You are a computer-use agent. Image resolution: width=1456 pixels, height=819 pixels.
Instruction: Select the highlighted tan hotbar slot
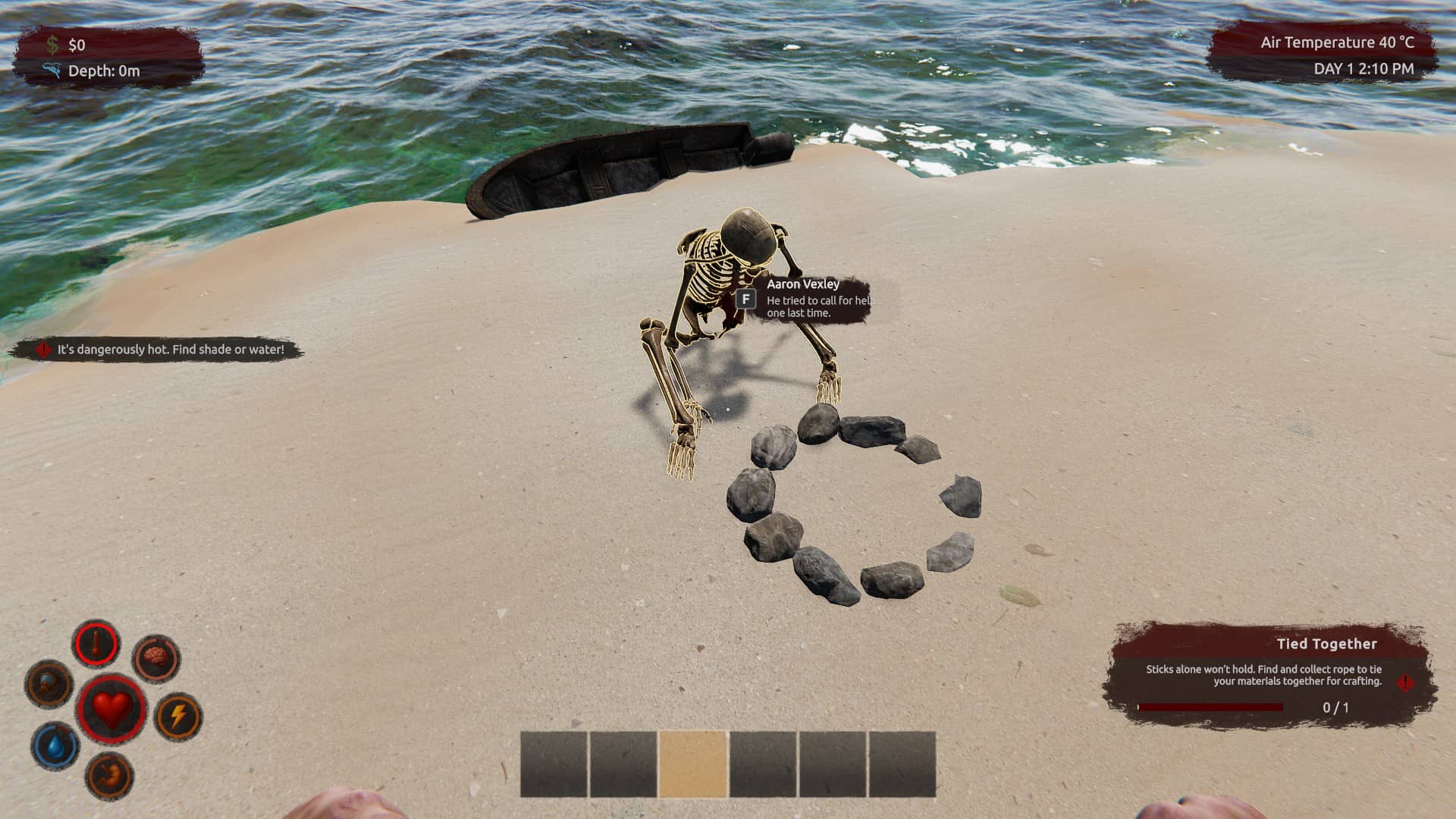(692, 764)
